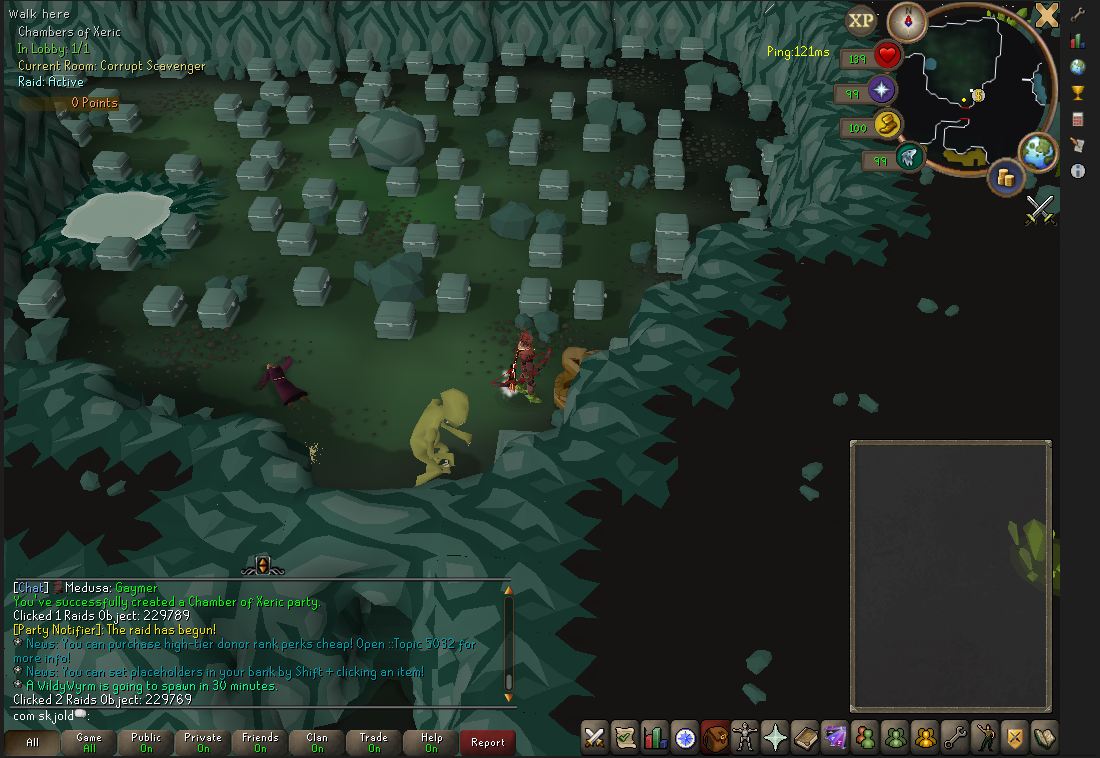
Task: Open the wrench settings tab
Action: 955,737
